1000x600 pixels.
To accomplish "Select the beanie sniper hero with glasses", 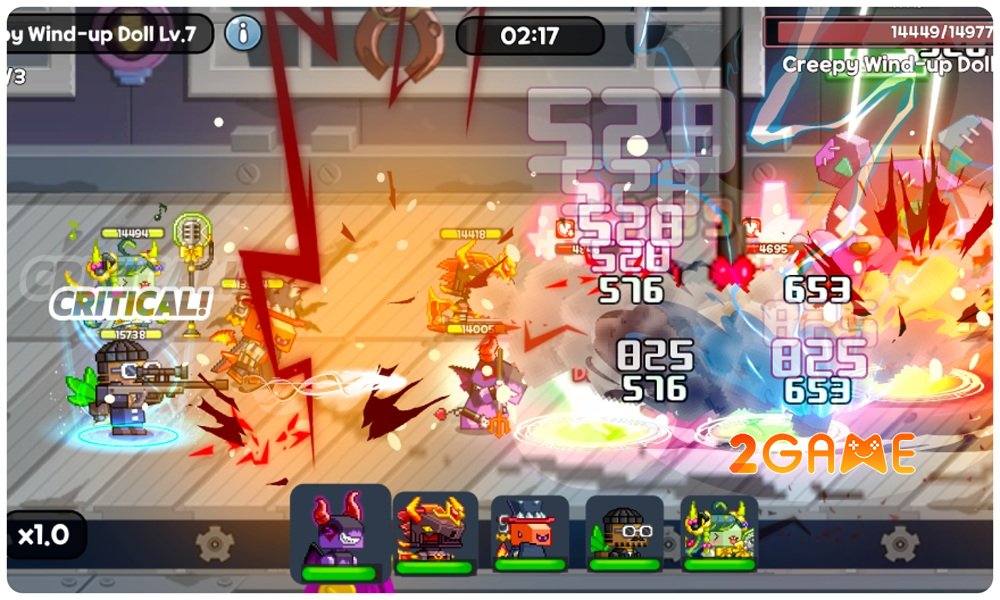I will (x=624, y=532).
